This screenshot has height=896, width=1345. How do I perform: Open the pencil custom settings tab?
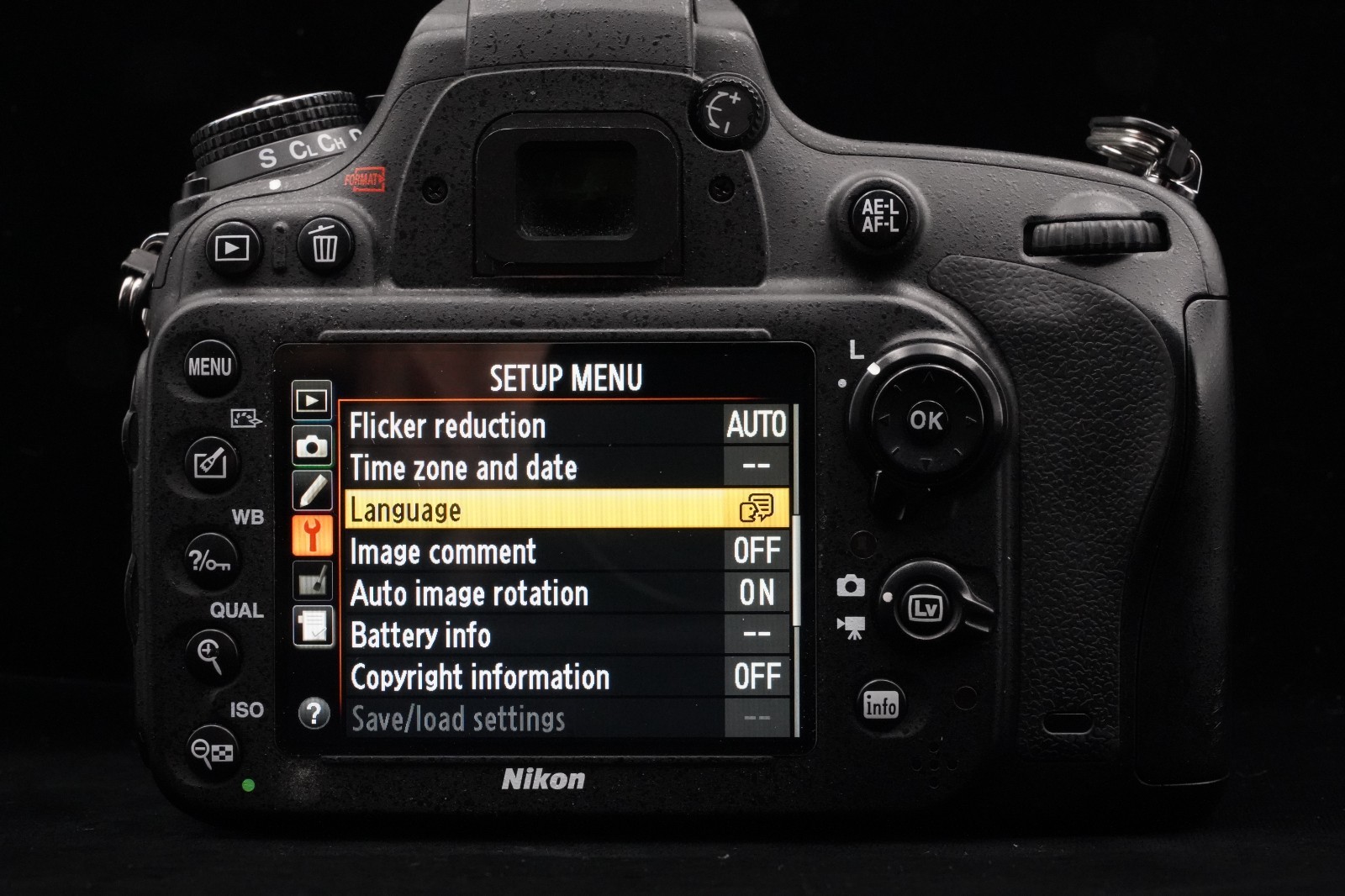tap(312, 491)
